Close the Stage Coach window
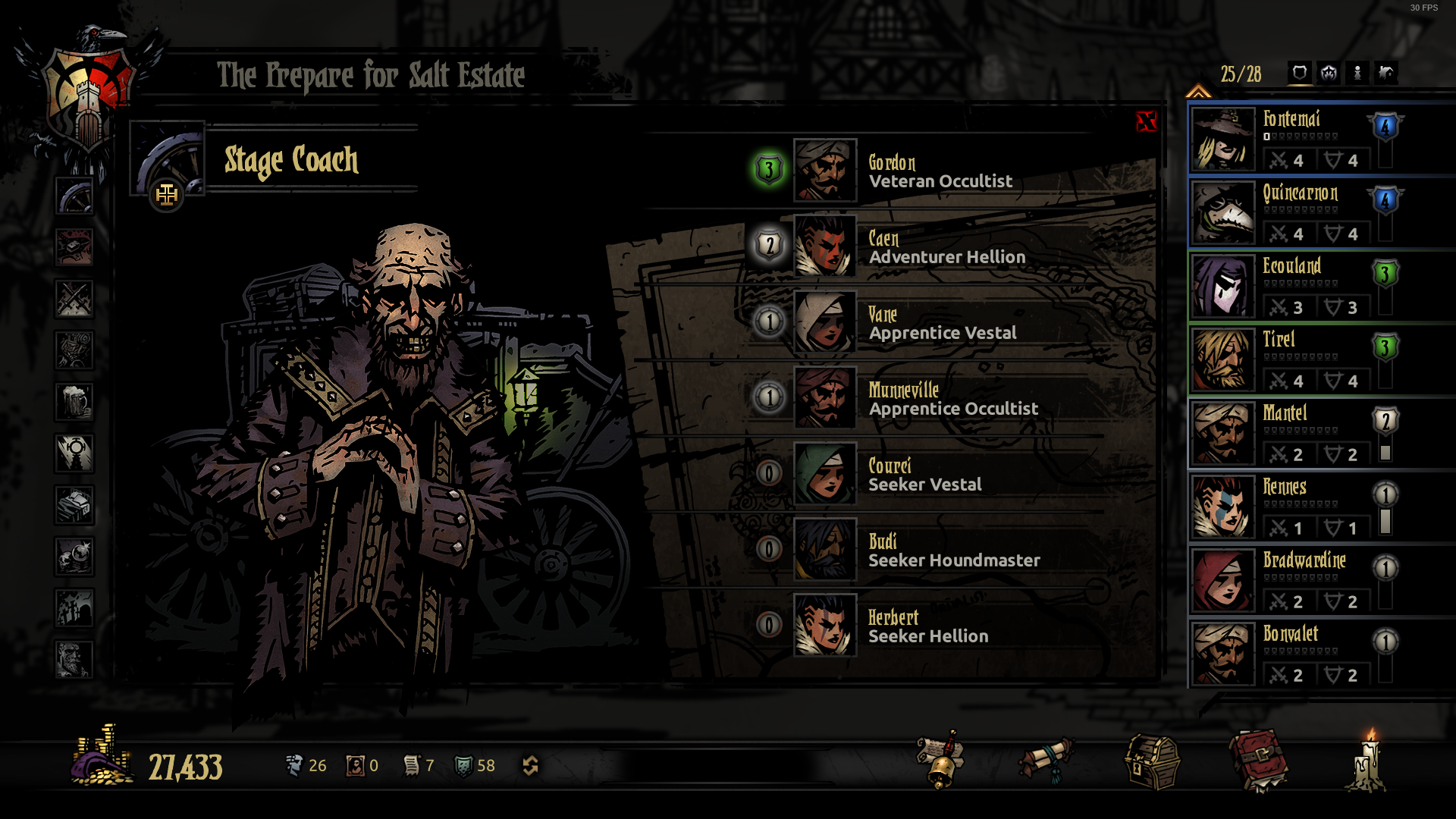This screenshot has height=819, width=1456. 1146,121
